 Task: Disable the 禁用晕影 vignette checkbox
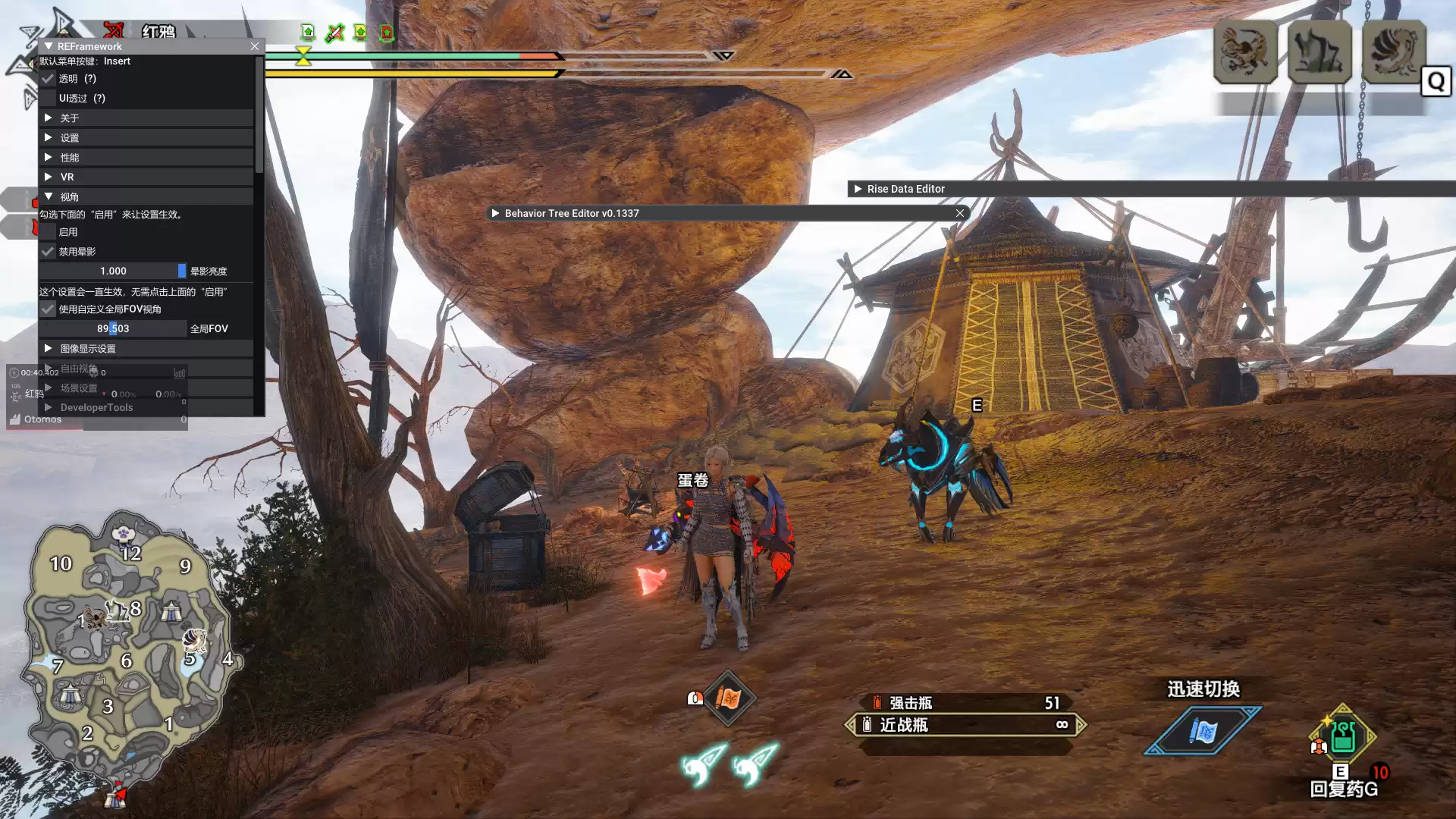[x=48, y=251]
